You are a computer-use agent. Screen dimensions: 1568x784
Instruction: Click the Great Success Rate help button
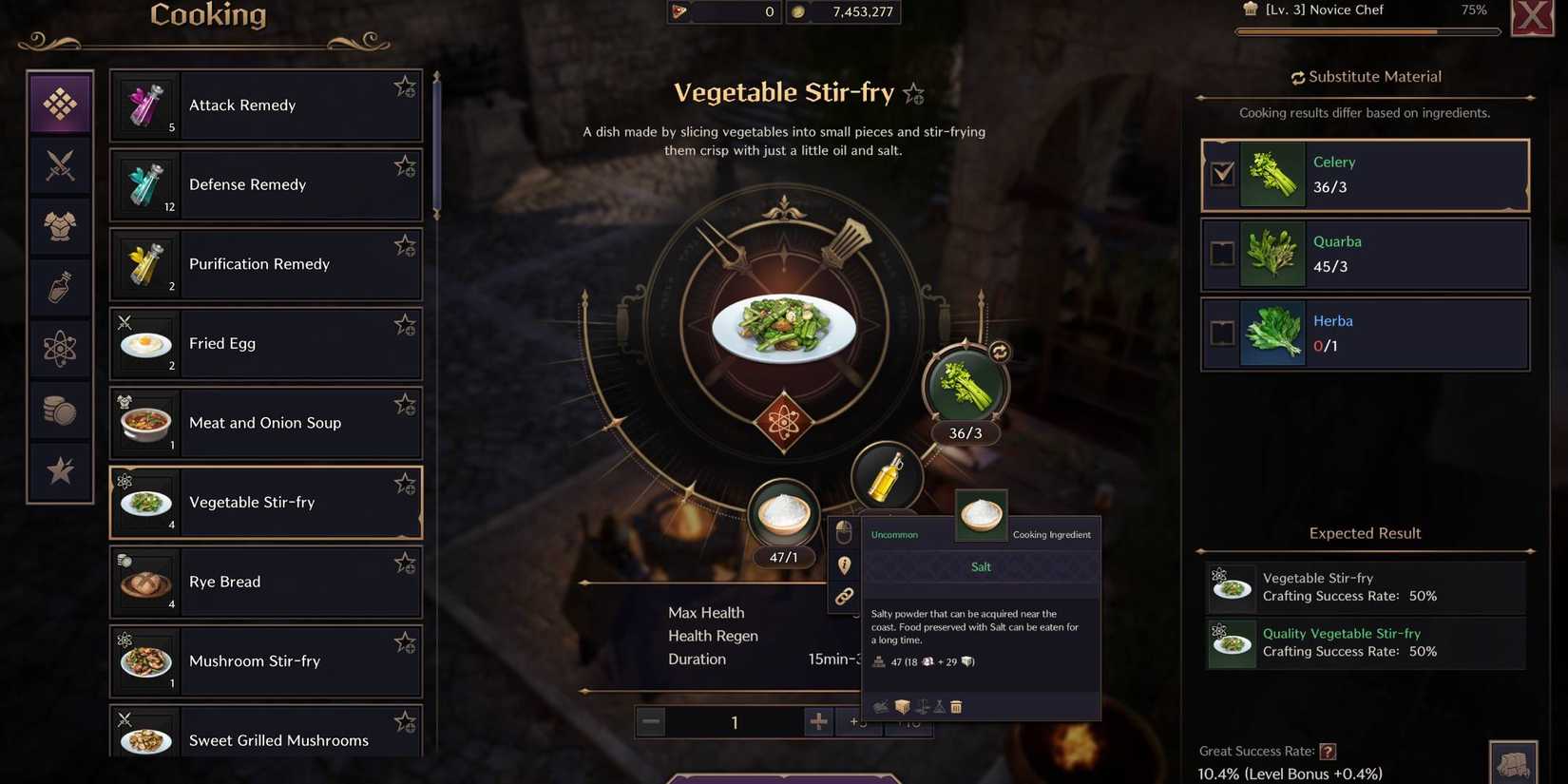1327,751
